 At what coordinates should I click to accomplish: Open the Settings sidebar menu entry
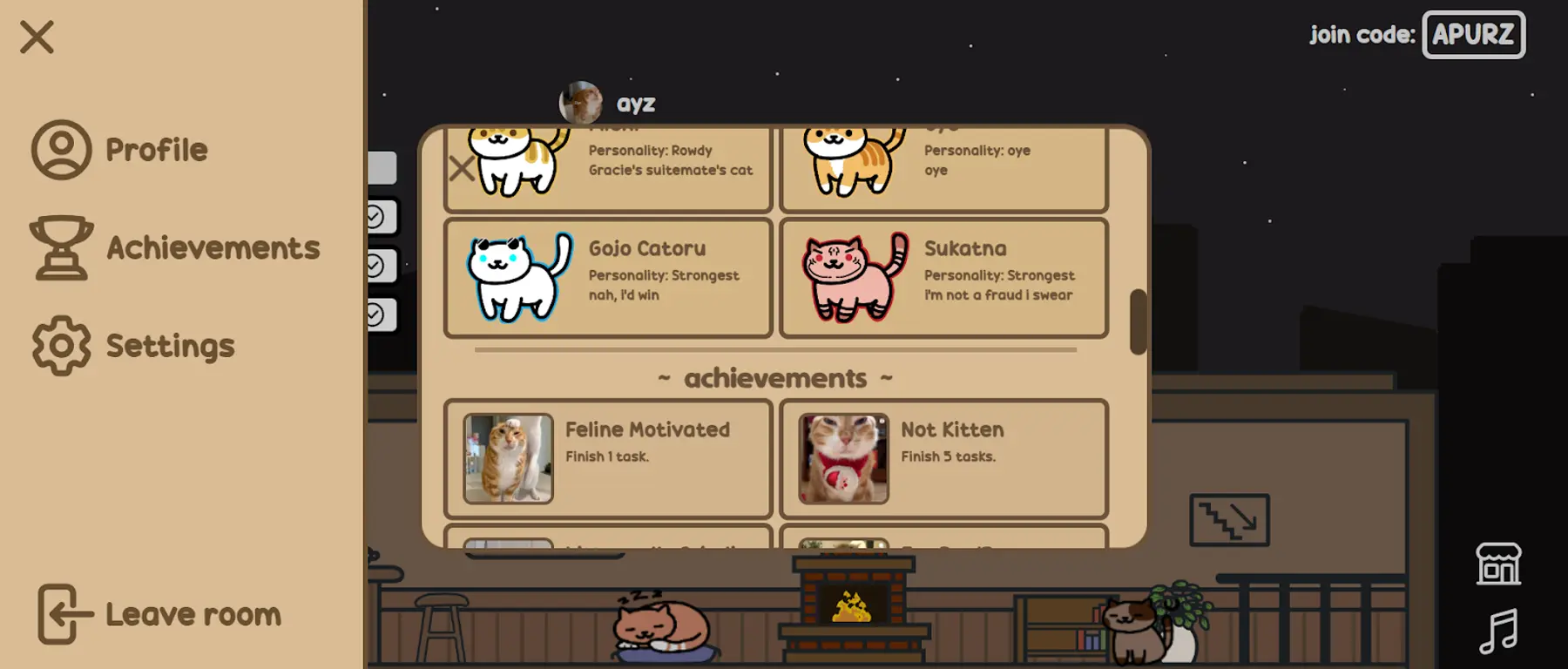(170, 345)
